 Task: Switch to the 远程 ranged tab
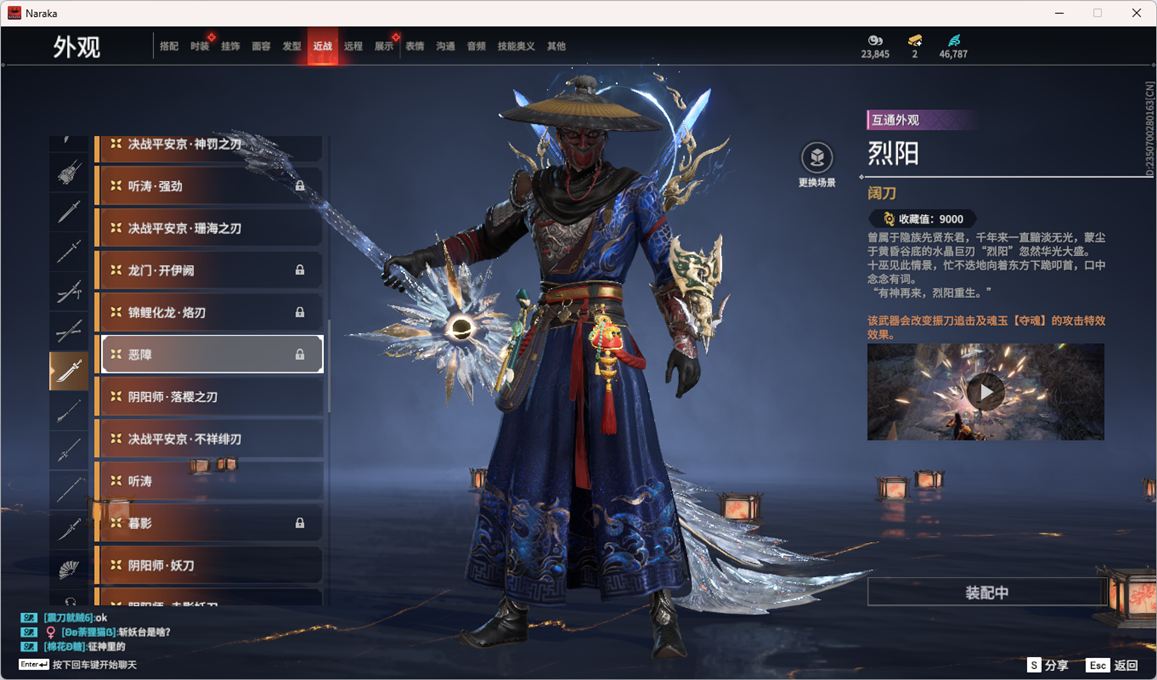pyautogui.click(x=353, y=46)
